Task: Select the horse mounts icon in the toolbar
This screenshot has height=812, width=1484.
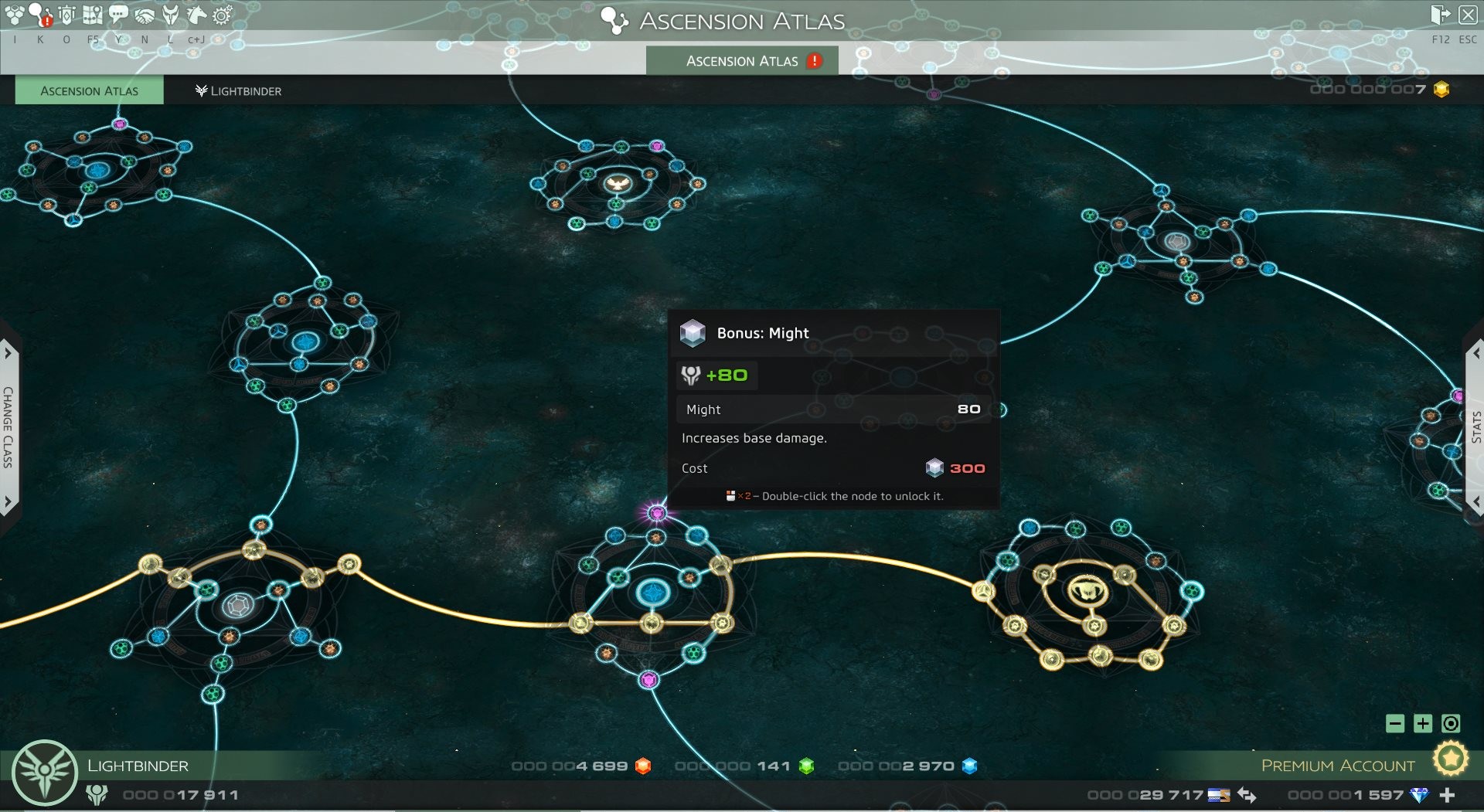Action: tap(196, 13)
